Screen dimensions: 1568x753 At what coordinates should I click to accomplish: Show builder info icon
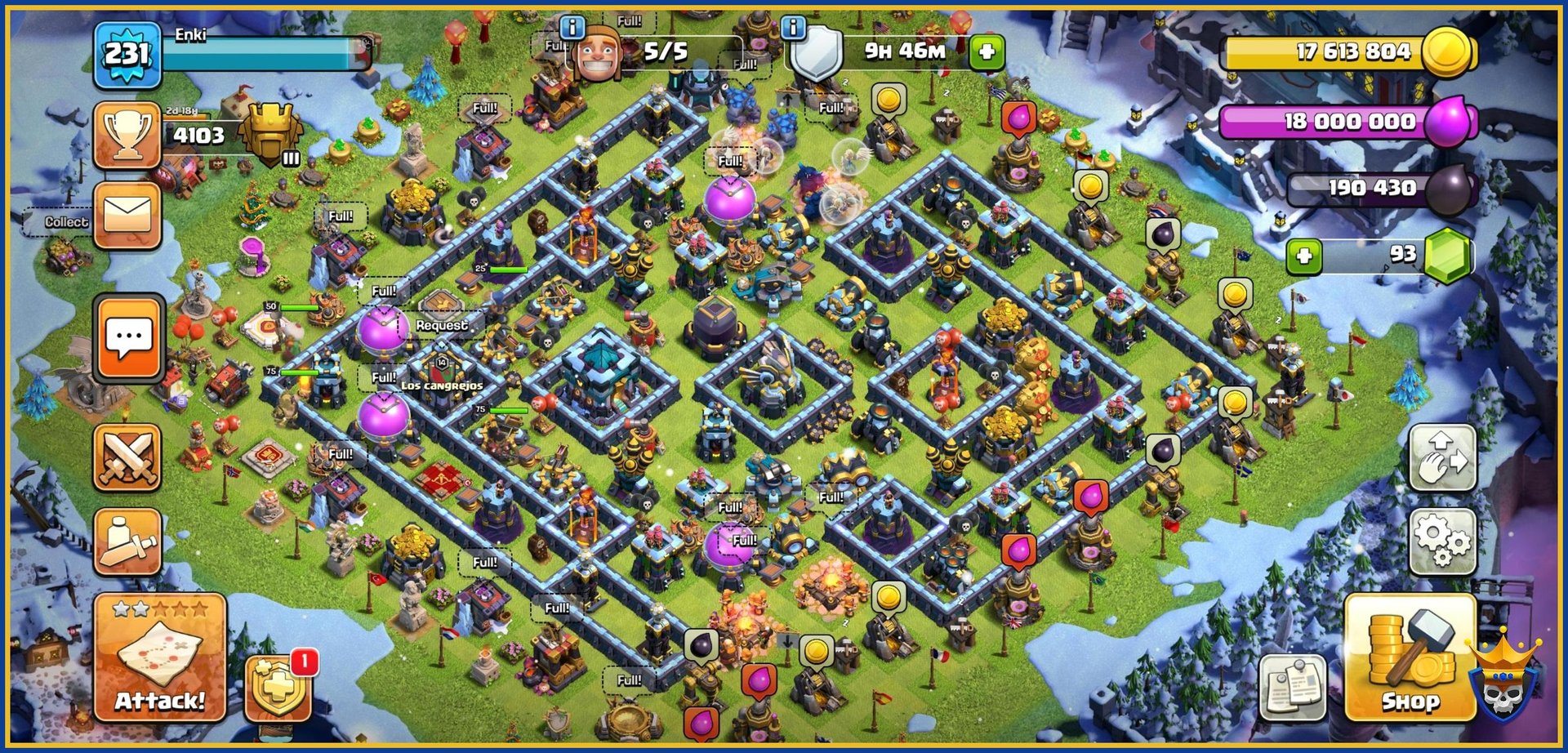572,28
